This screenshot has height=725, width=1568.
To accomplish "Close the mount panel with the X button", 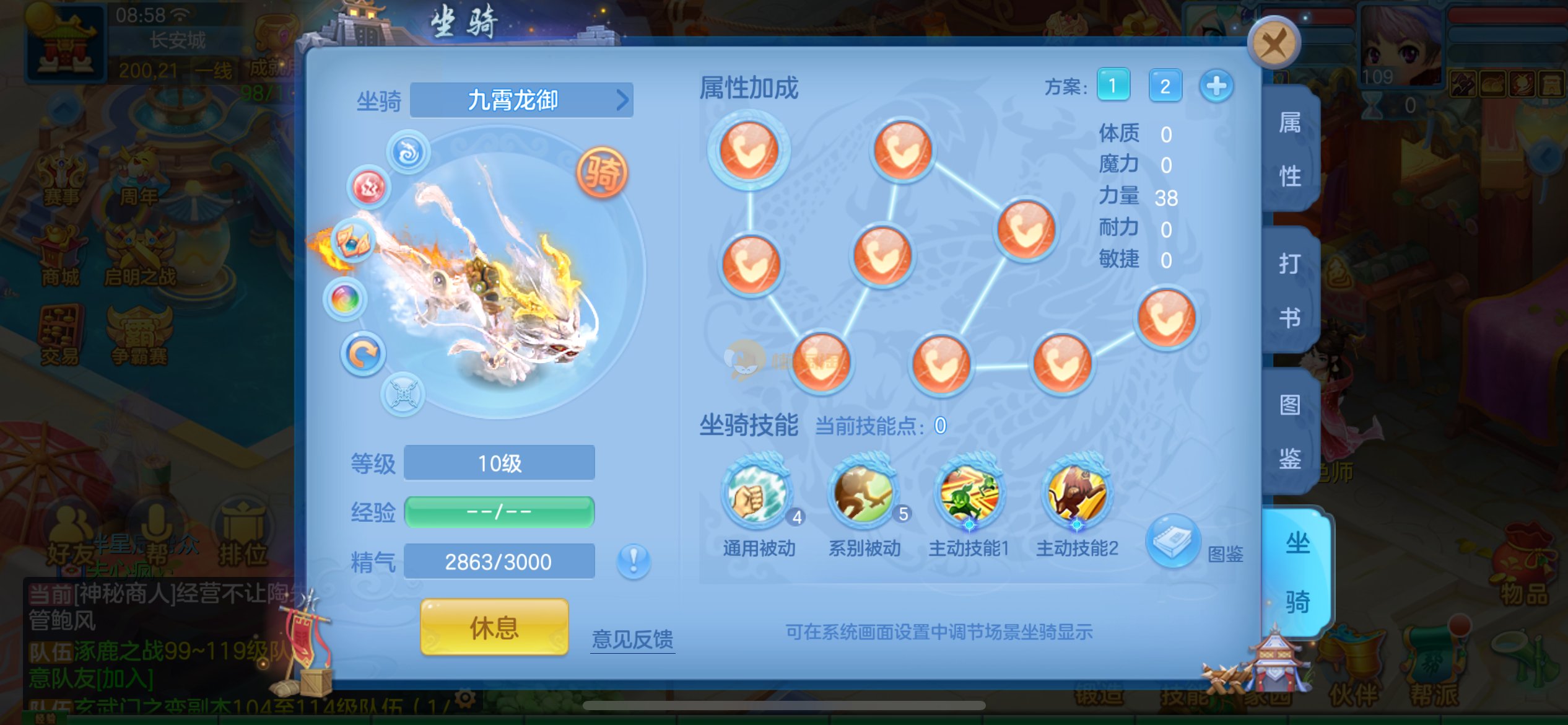I will click(1273, 43).
